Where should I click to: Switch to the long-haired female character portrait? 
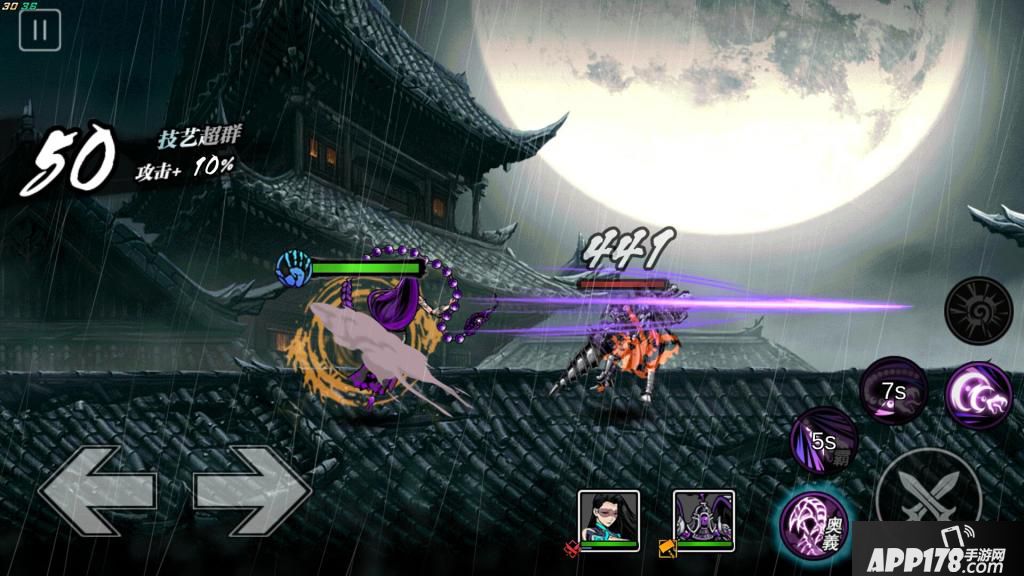pos(609,516)
